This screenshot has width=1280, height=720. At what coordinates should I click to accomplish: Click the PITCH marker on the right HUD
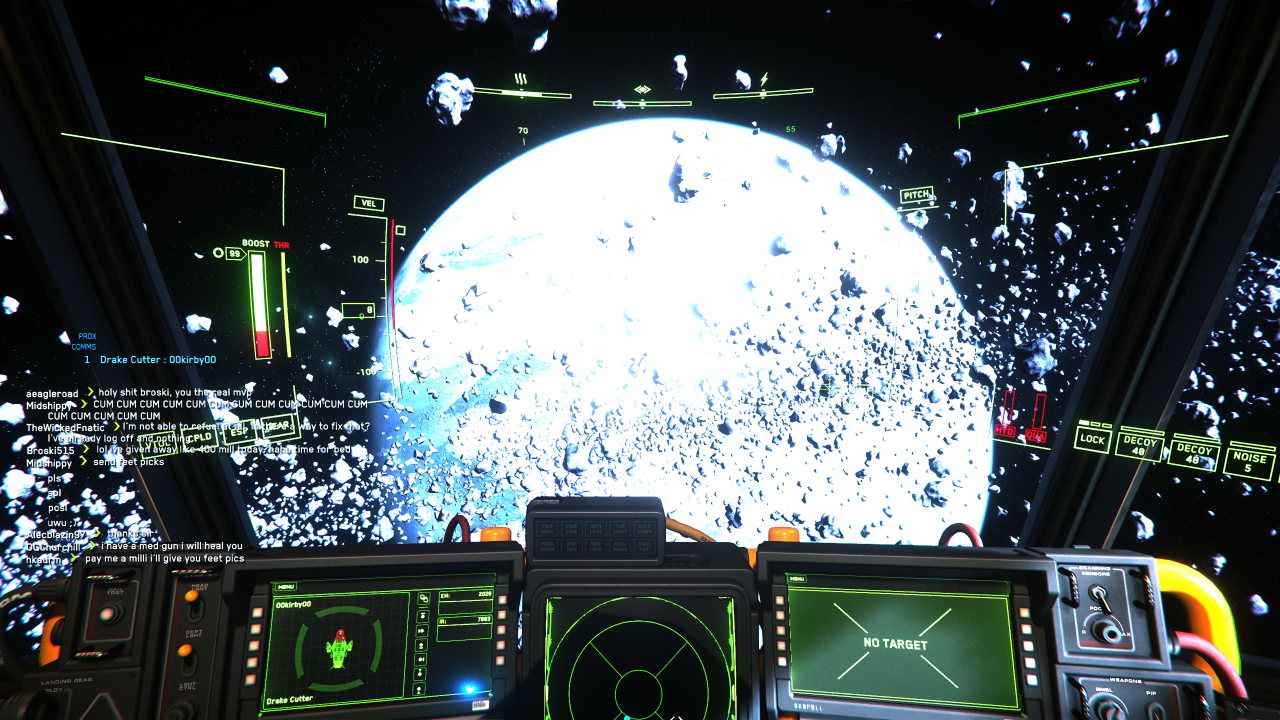[x=919, y=192]
